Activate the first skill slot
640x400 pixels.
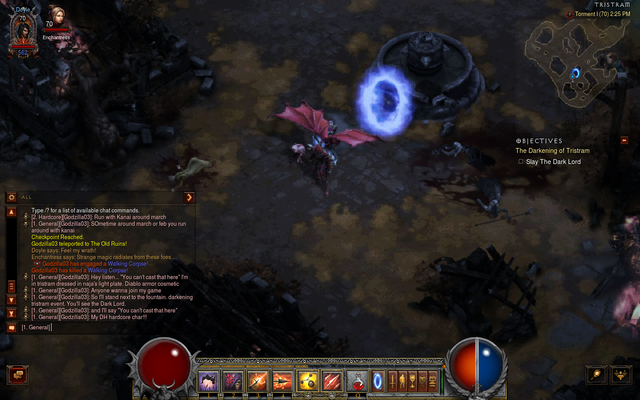(x=209, y=380)
